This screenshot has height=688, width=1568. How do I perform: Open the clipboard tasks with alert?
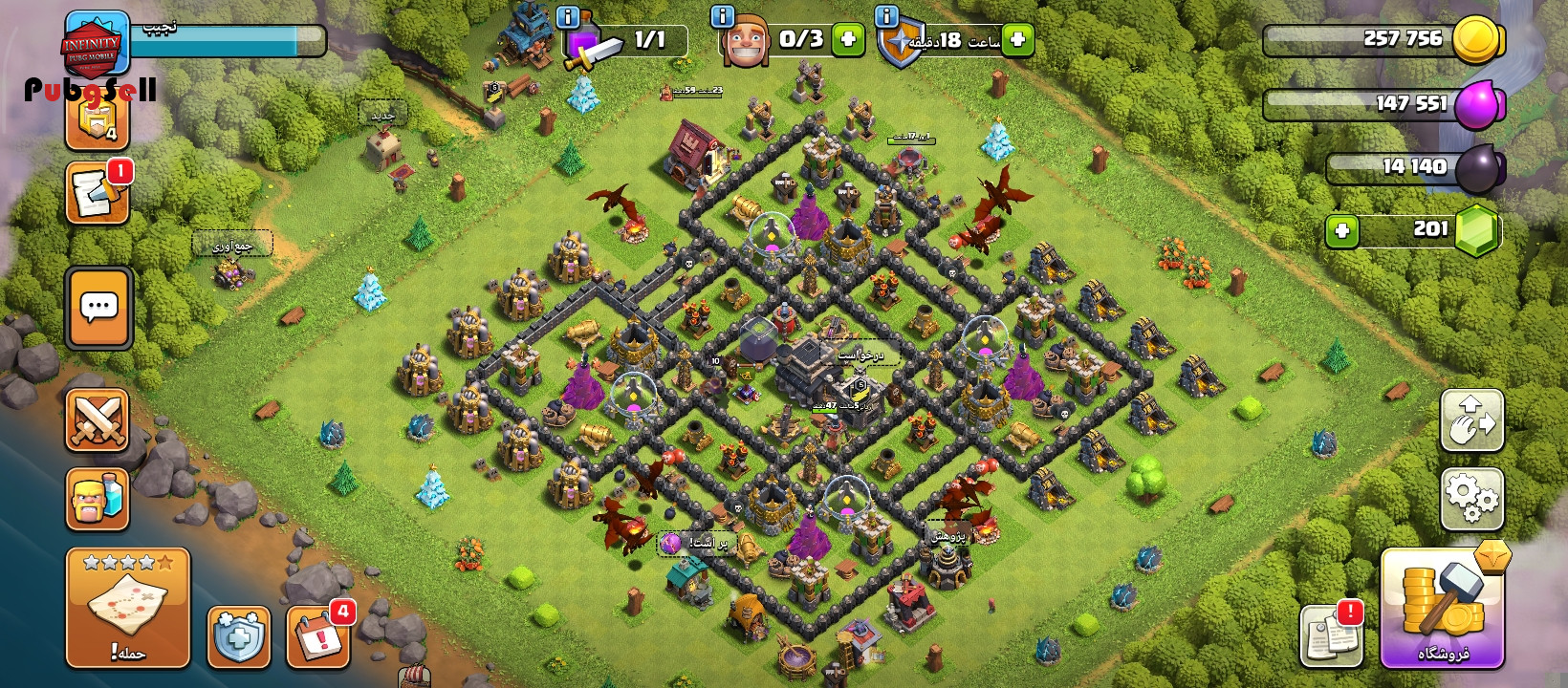1331,634
